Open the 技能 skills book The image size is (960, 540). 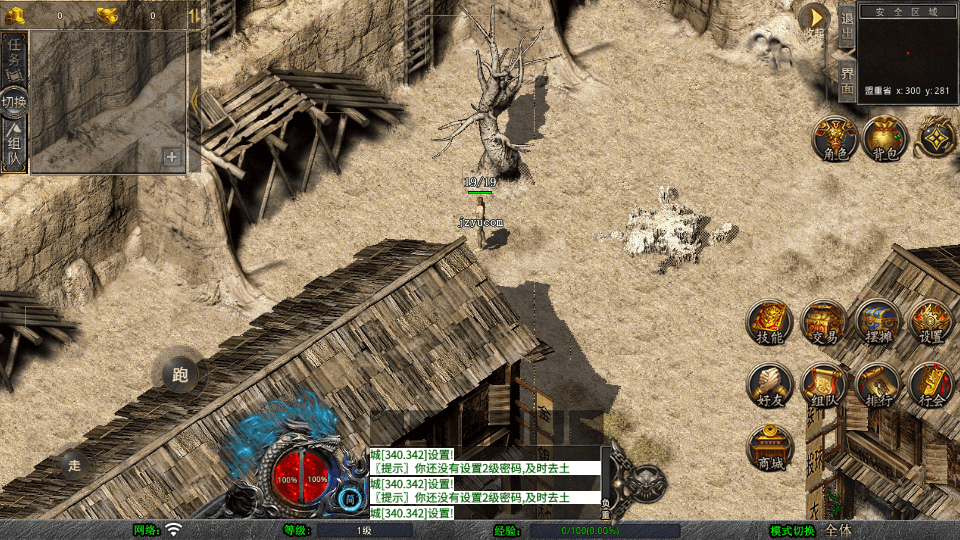770,322
